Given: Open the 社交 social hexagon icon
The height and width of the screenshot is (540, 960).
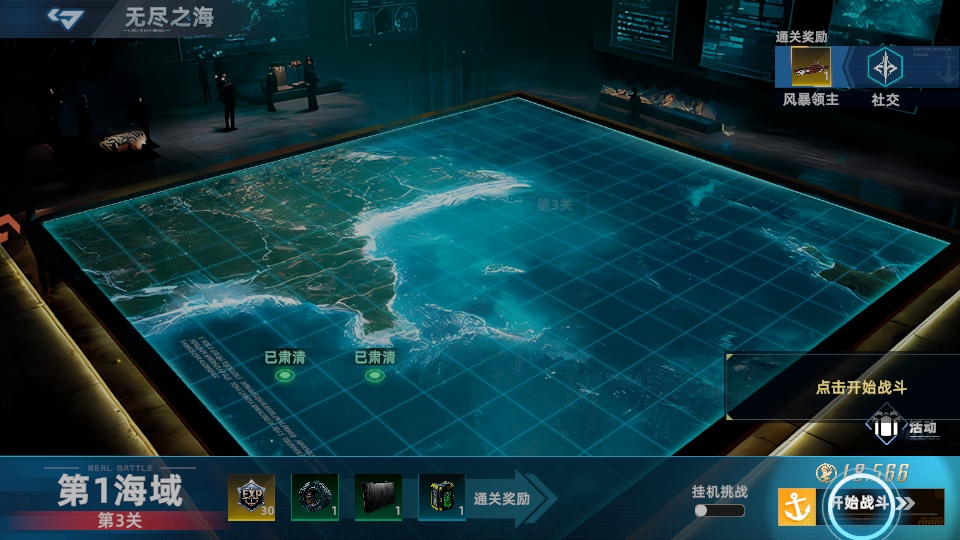Looking at the screenshot, I should 884,67.
